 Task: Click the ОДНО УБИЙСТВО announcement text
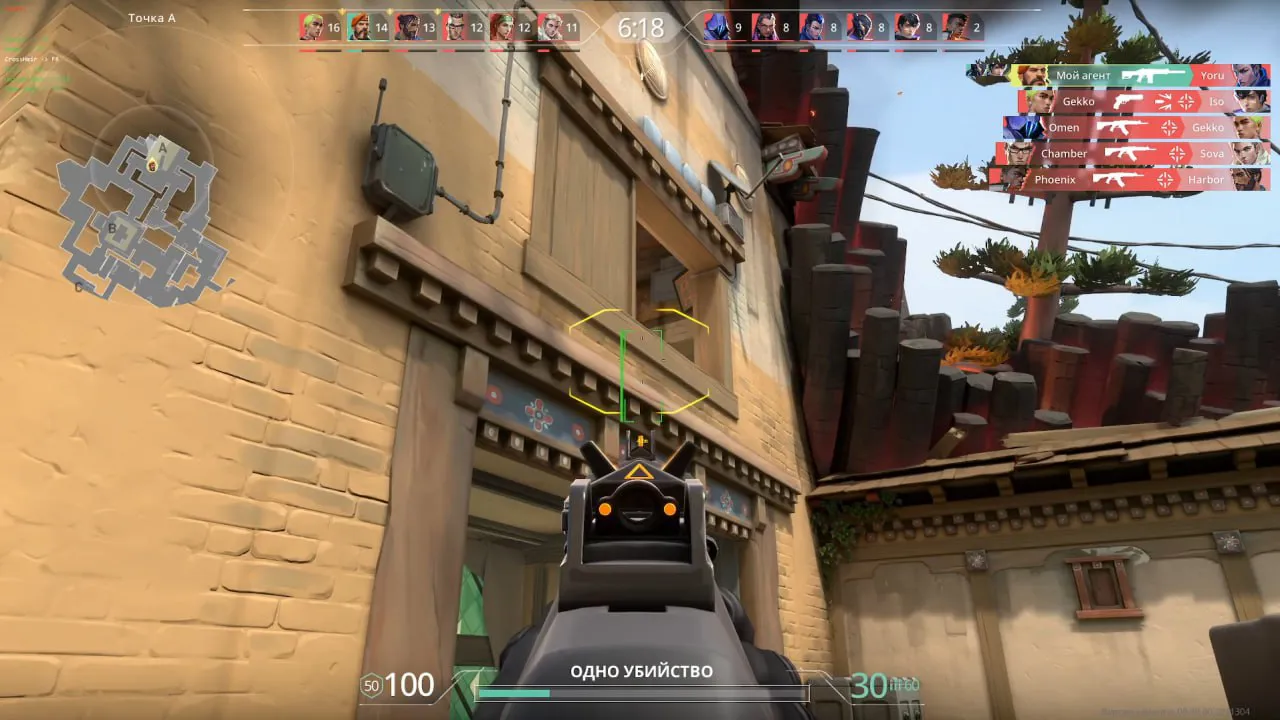(x=640, y=672)
